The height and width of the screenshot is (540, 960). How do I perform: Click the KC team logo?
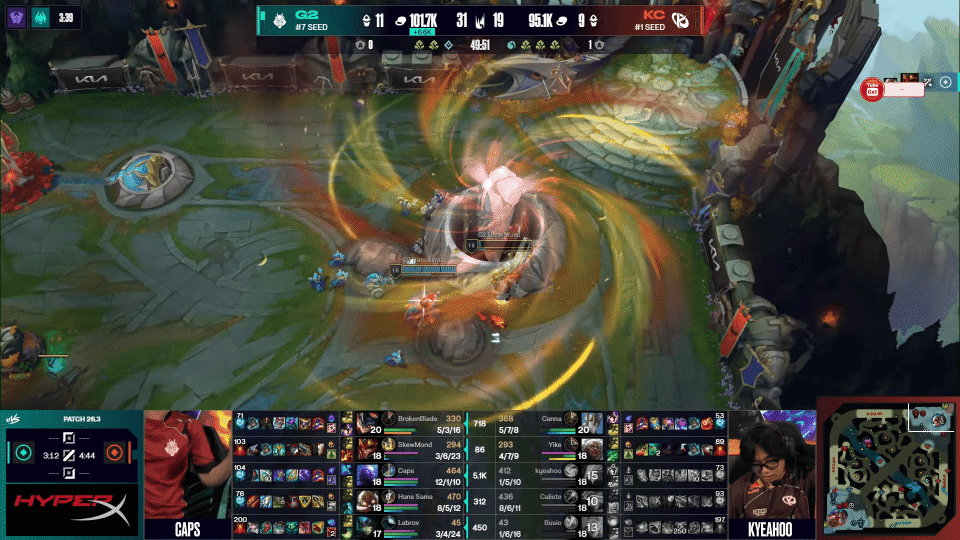click(679, 19)
